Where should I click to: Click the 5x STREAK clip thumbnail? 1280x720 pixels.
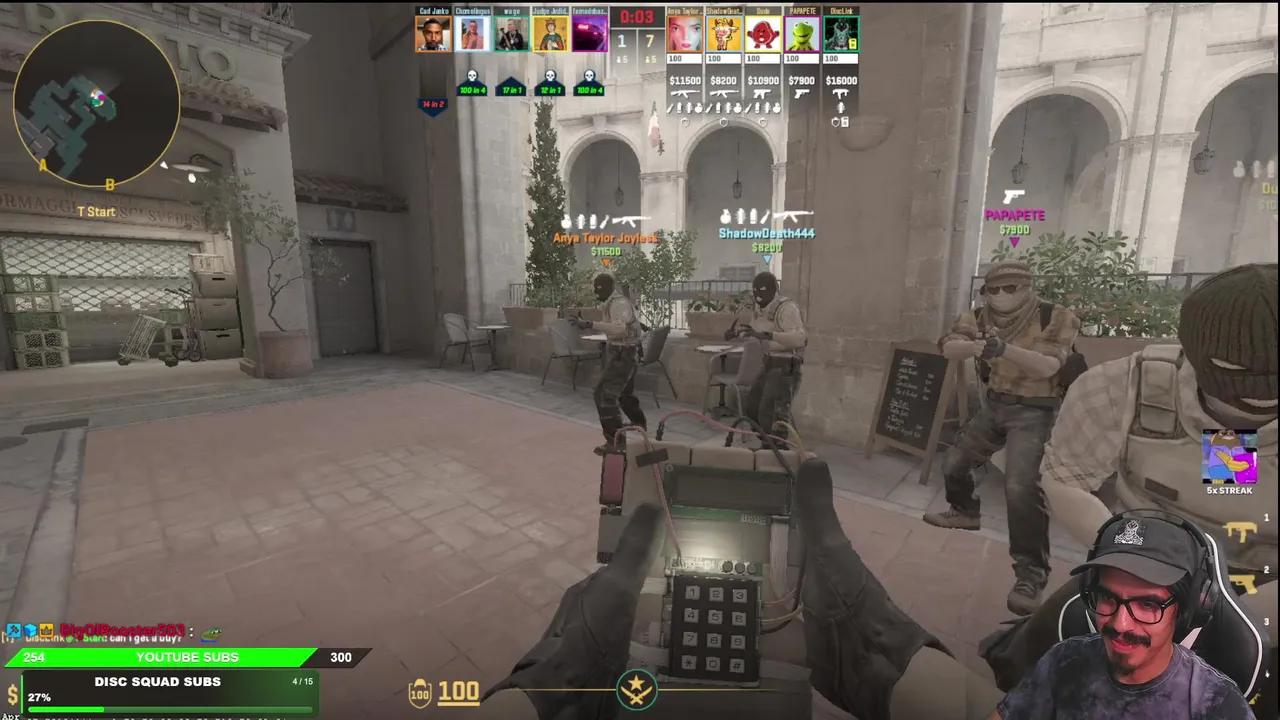(1230, 458)
